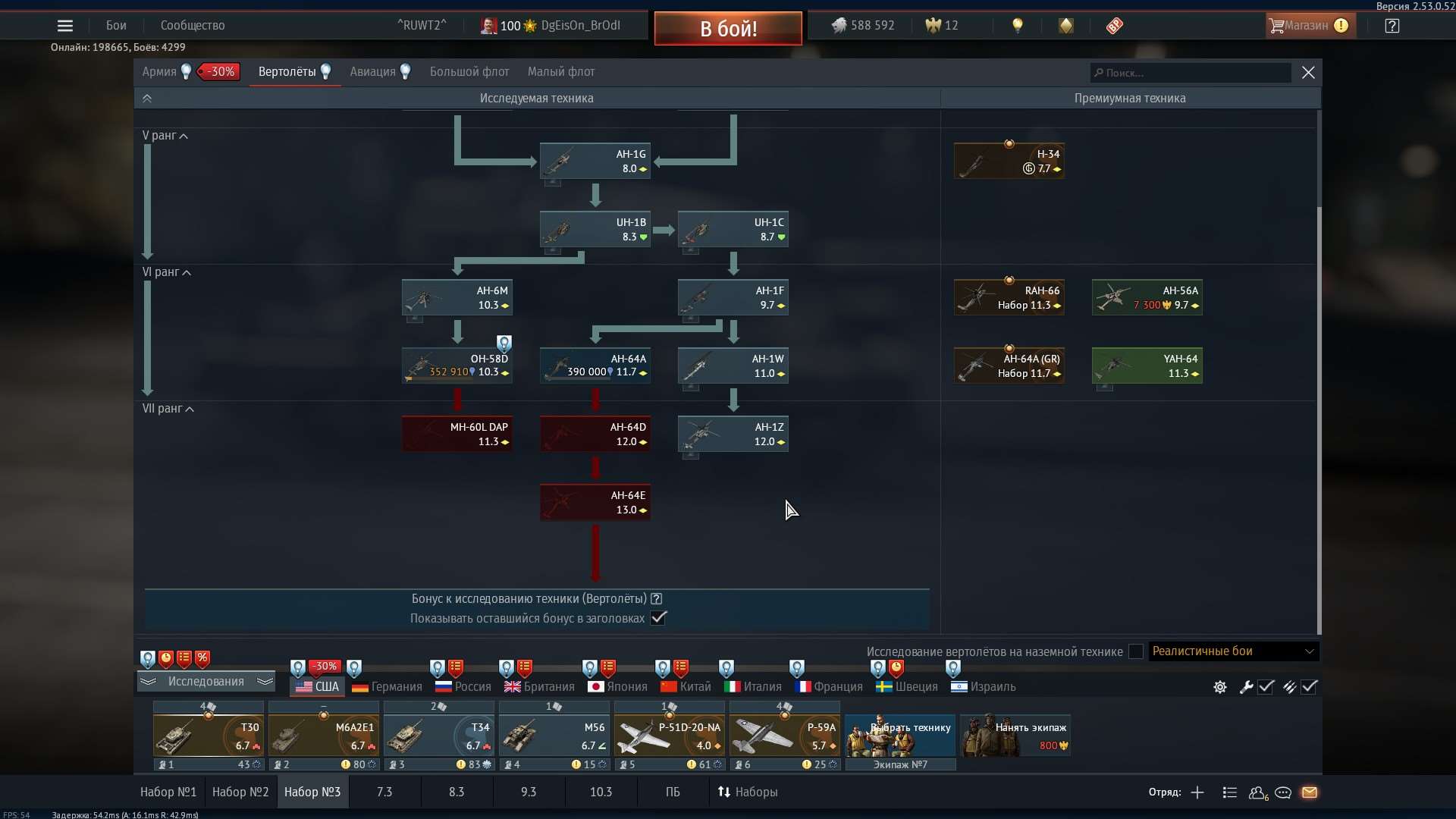Open the settings gear near battle mode
This screenshot has width=1456, height=819.
[1219, 687]
